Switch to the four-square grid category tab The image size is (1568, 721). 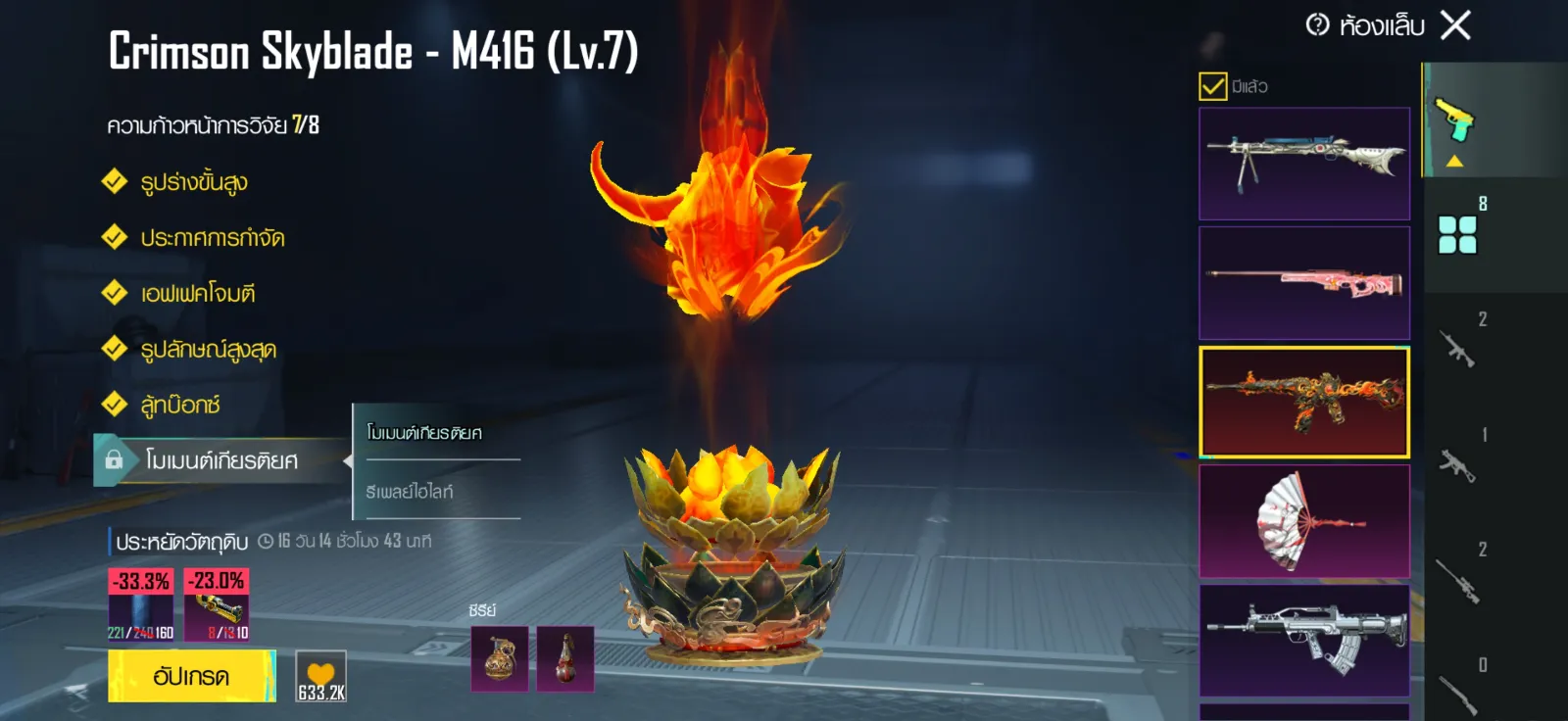click(1457, 235)
